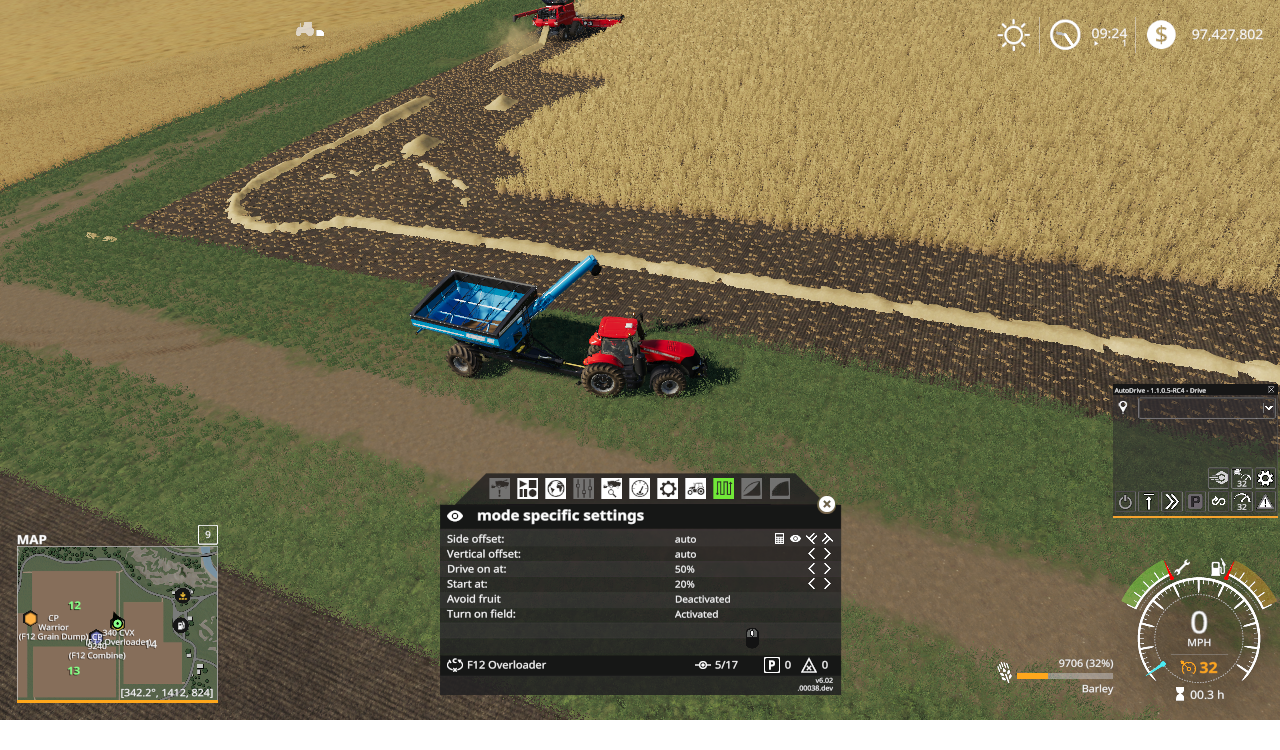Increase Drive on at with the right chevron
1280x750 pixels.
tap(827, 569)
